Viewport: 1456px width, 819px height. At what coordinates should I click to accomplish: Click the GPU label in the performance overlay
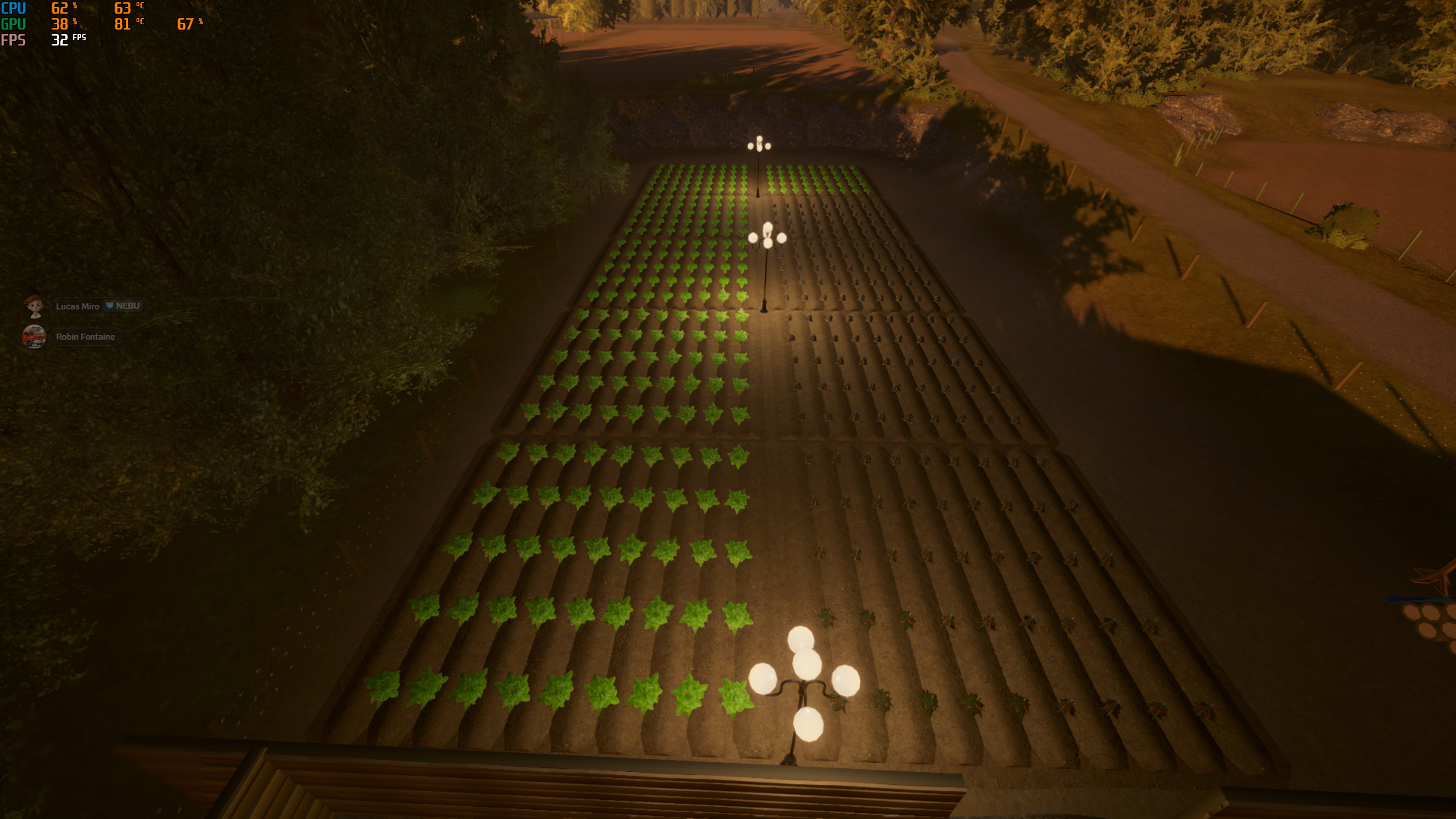pyautogui.click(x=14, y=24)
